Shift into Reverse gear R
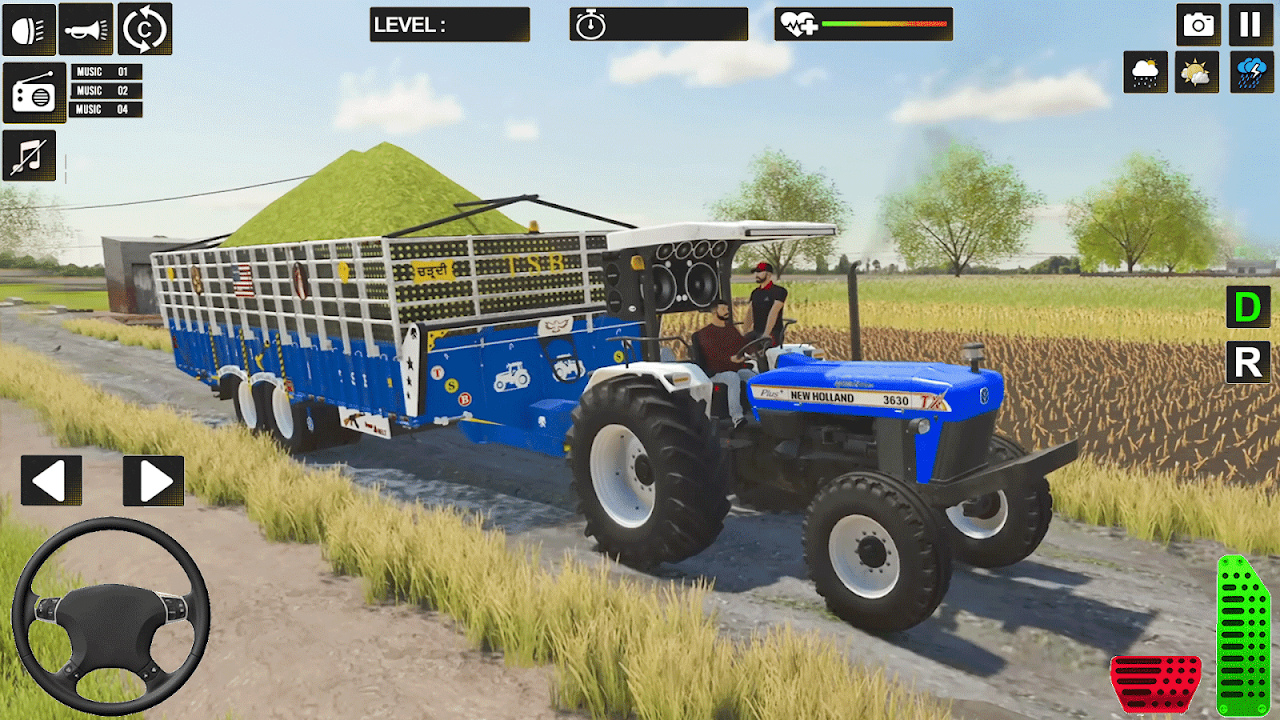This screenshot has height=720, width=1280. coord(1248,362)
